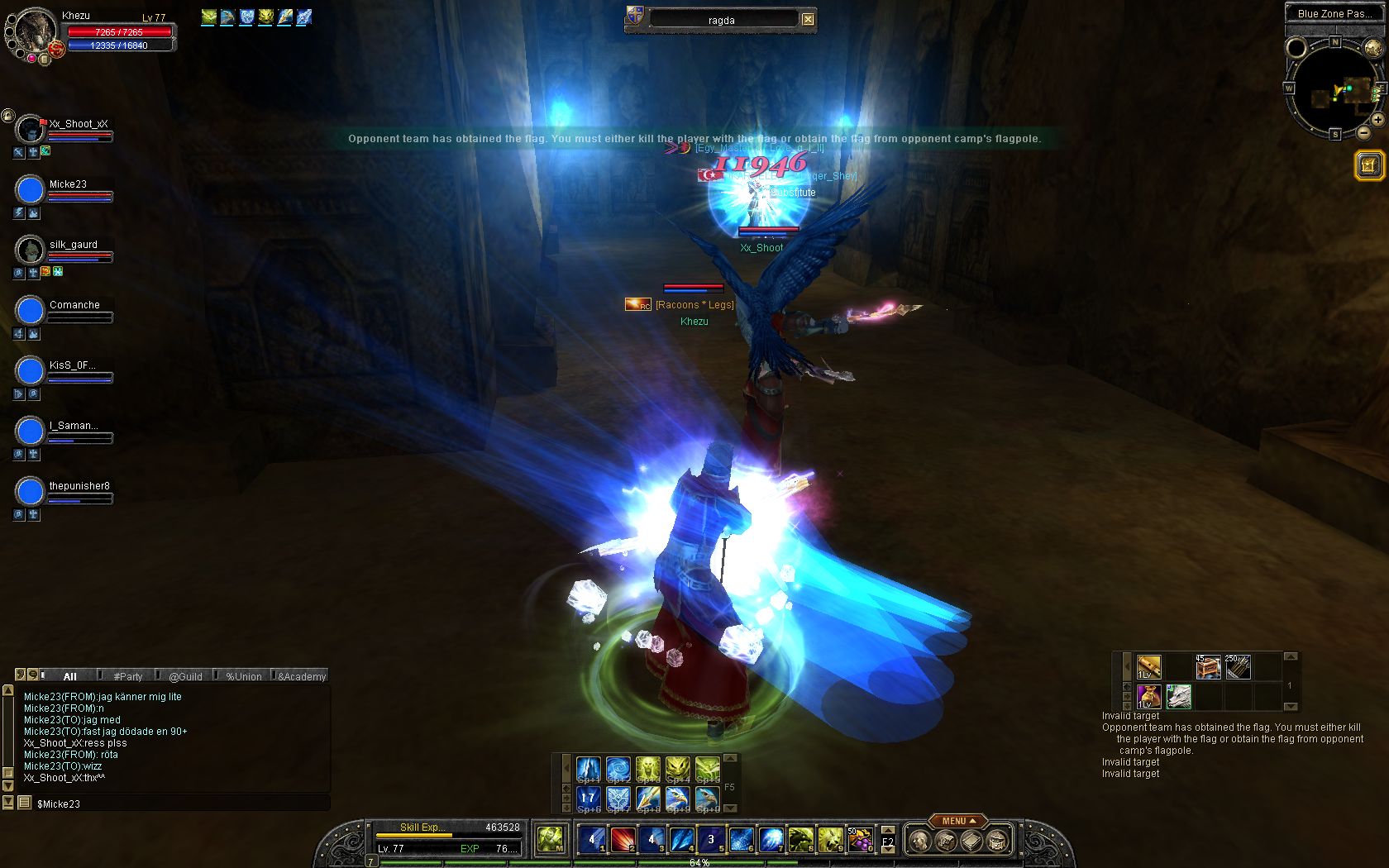The height and width of the screenshot is (868, 1389).
Task: Close the ragda target window
Action: click(x=808, y=20)
